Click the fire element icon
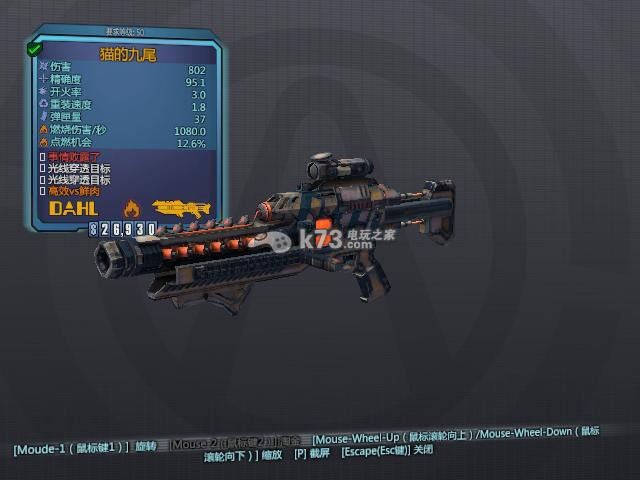The height and width of the screenshot is (480, 640). [x=130, y=208]
